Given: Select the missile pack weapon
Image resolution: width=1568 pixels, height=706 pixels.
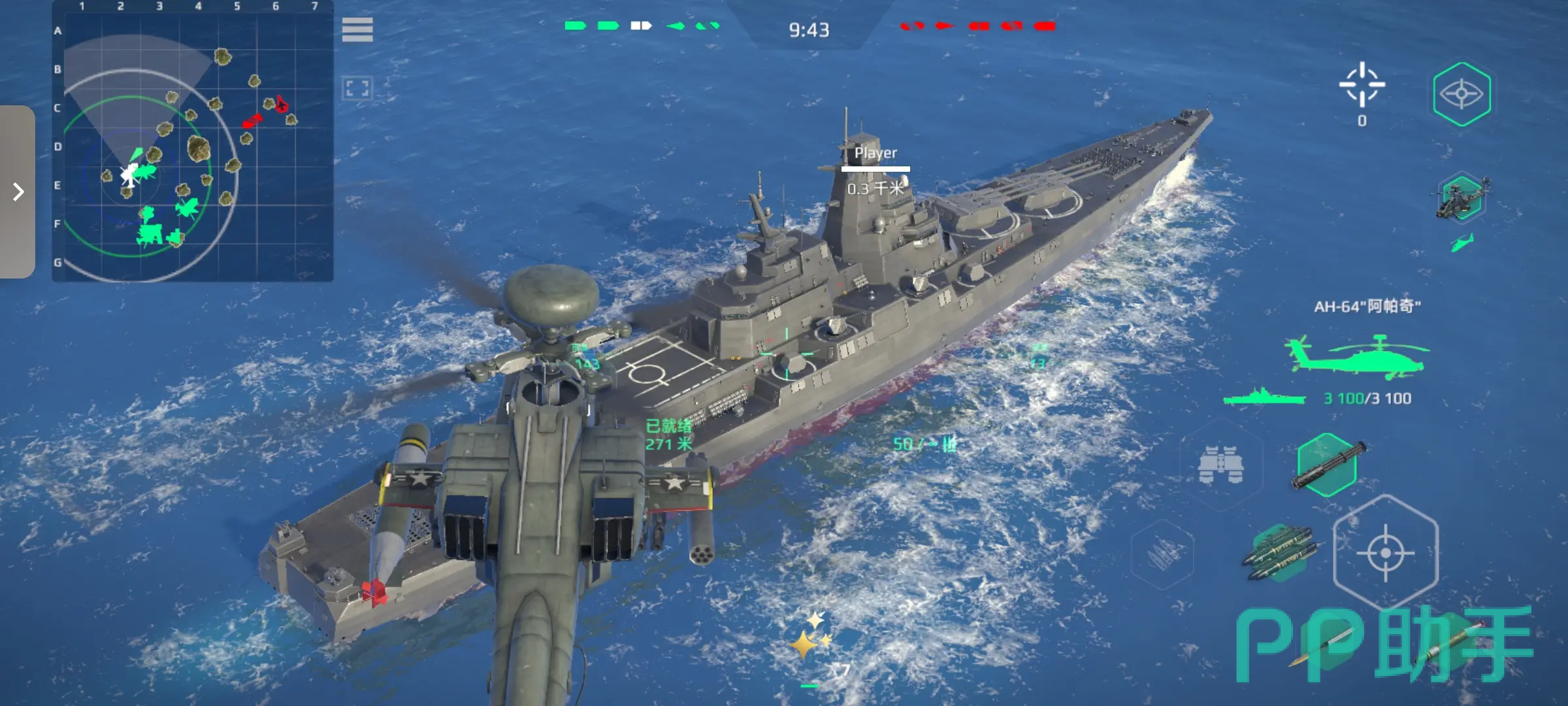Looking at the screenshot, I should [x=1279, y=552].
